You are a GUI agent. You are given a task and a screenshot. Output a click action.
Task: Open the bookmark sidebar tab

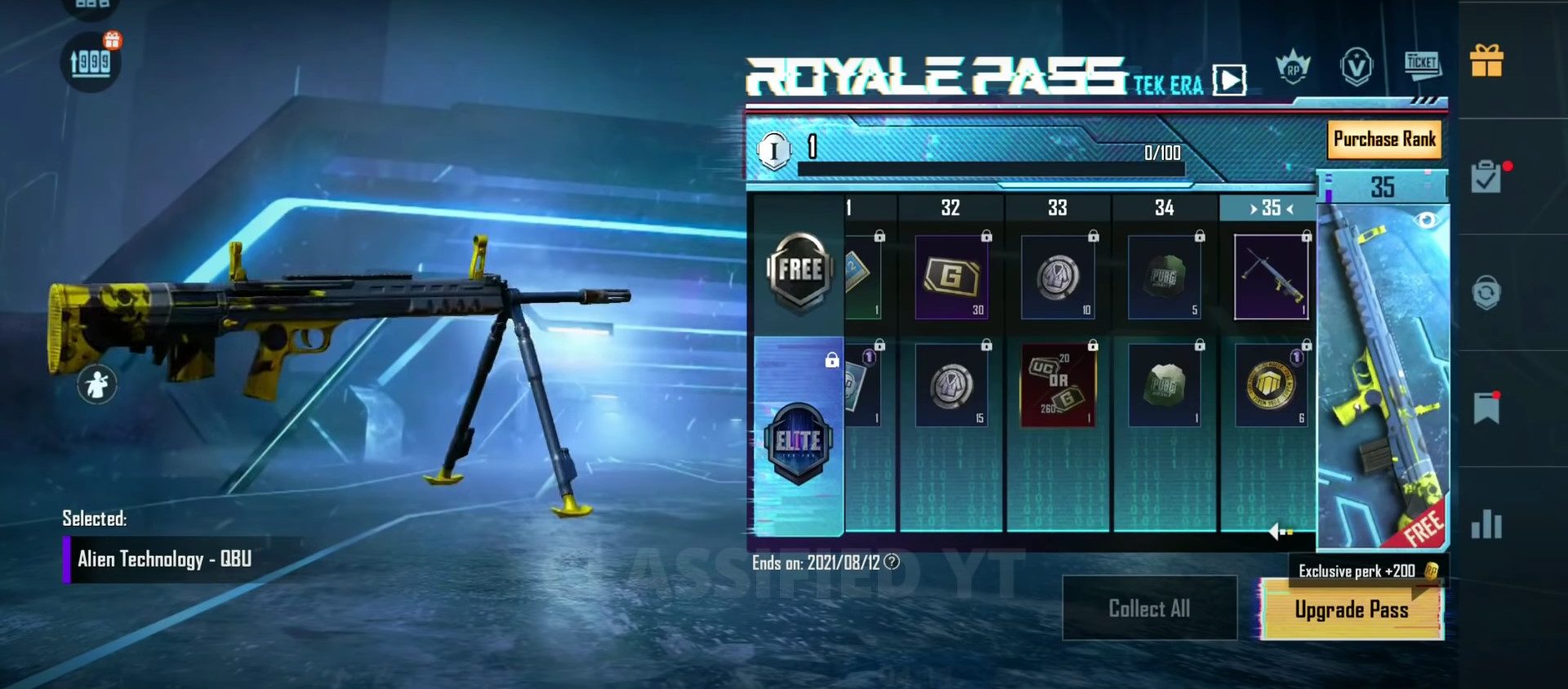pyautogui.click(x=1486, y=407)
